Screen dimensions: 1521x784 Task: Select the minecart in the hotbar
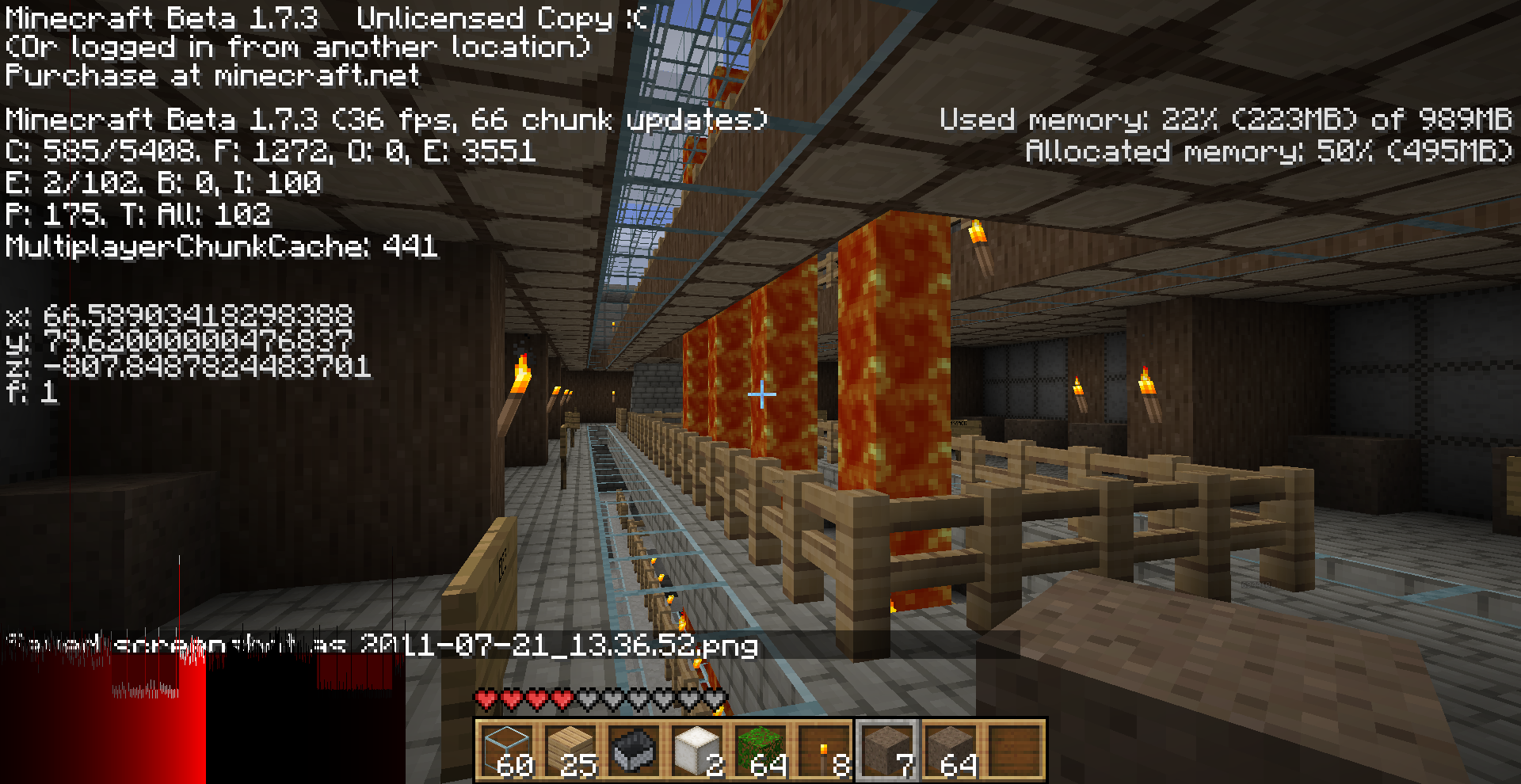pos(634,750)
